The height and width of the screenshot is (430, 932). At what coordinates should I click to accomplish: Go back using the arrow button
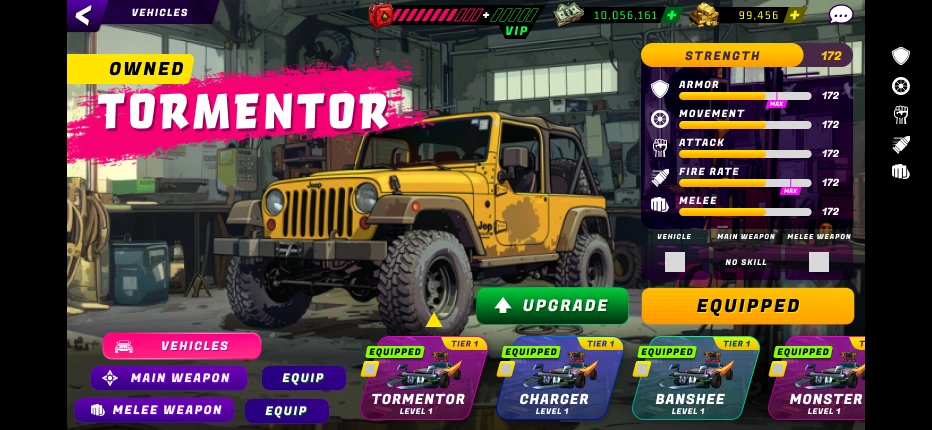[x=84, y=14]
